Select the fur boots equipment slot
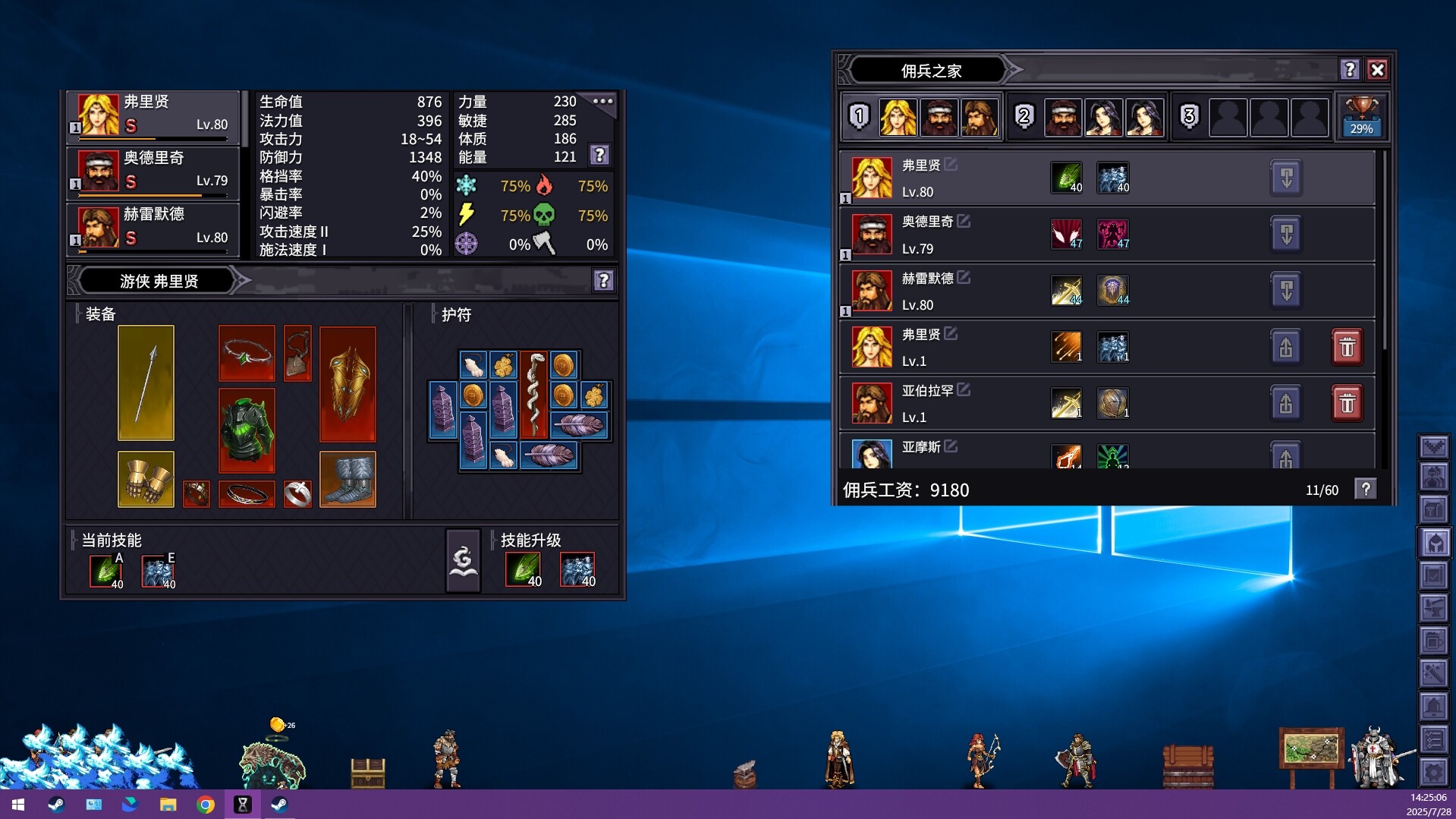Screen dimensions: 1456x819 [347, 479]
